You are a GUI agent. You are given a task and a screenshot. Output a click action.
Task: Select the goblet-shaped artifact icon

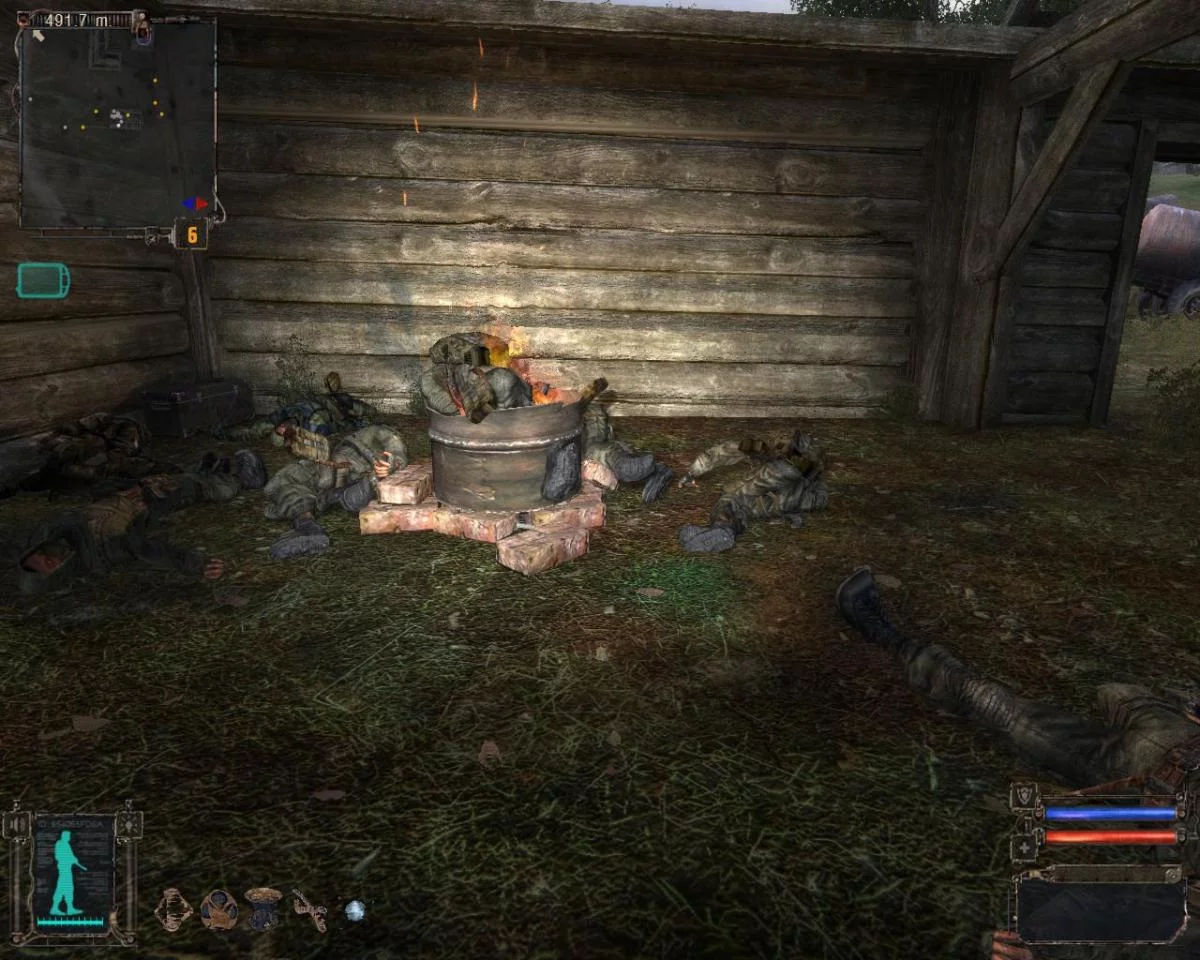click(x=263, y=908)
